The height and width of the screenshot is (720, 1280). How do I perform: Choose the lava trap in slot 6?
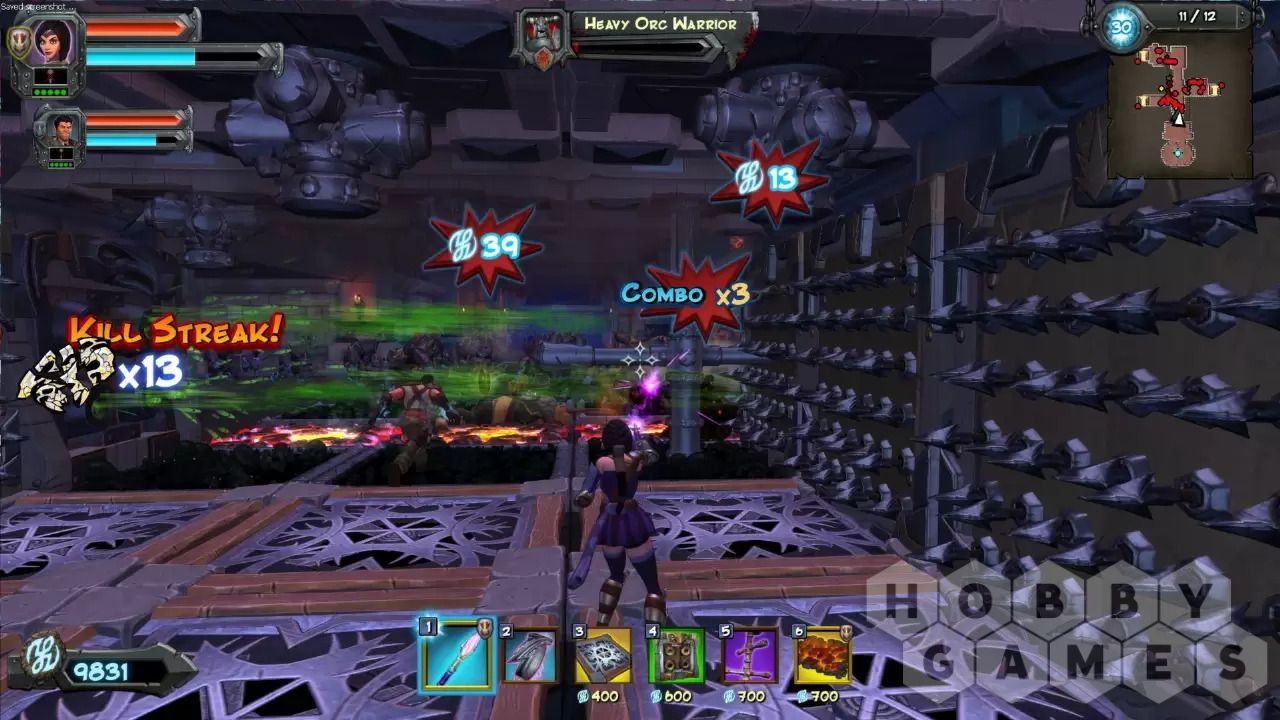[822, 656]
